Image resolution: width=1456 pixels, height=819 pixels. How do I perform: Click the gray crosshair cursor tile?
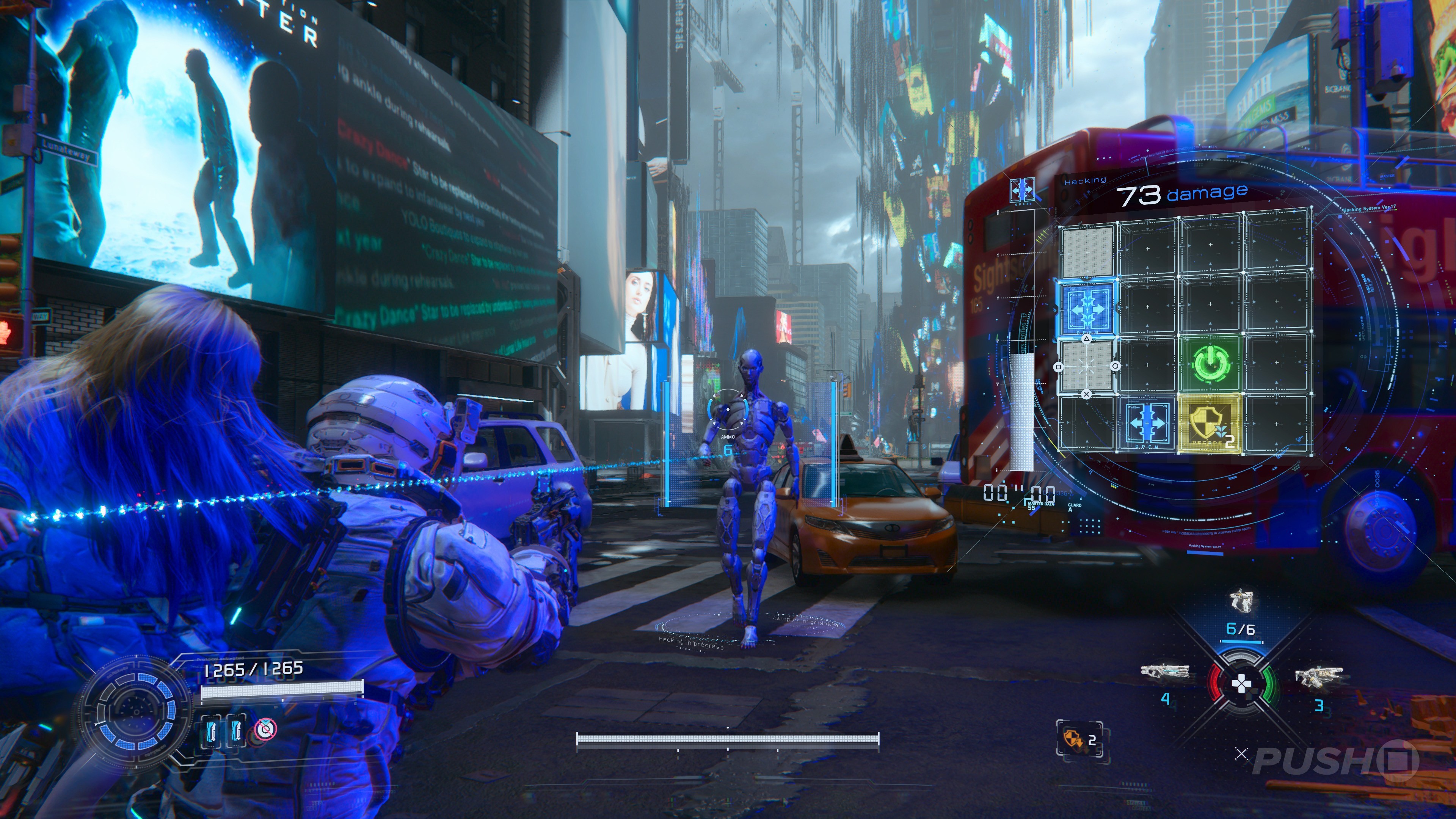coord(1086,366)
